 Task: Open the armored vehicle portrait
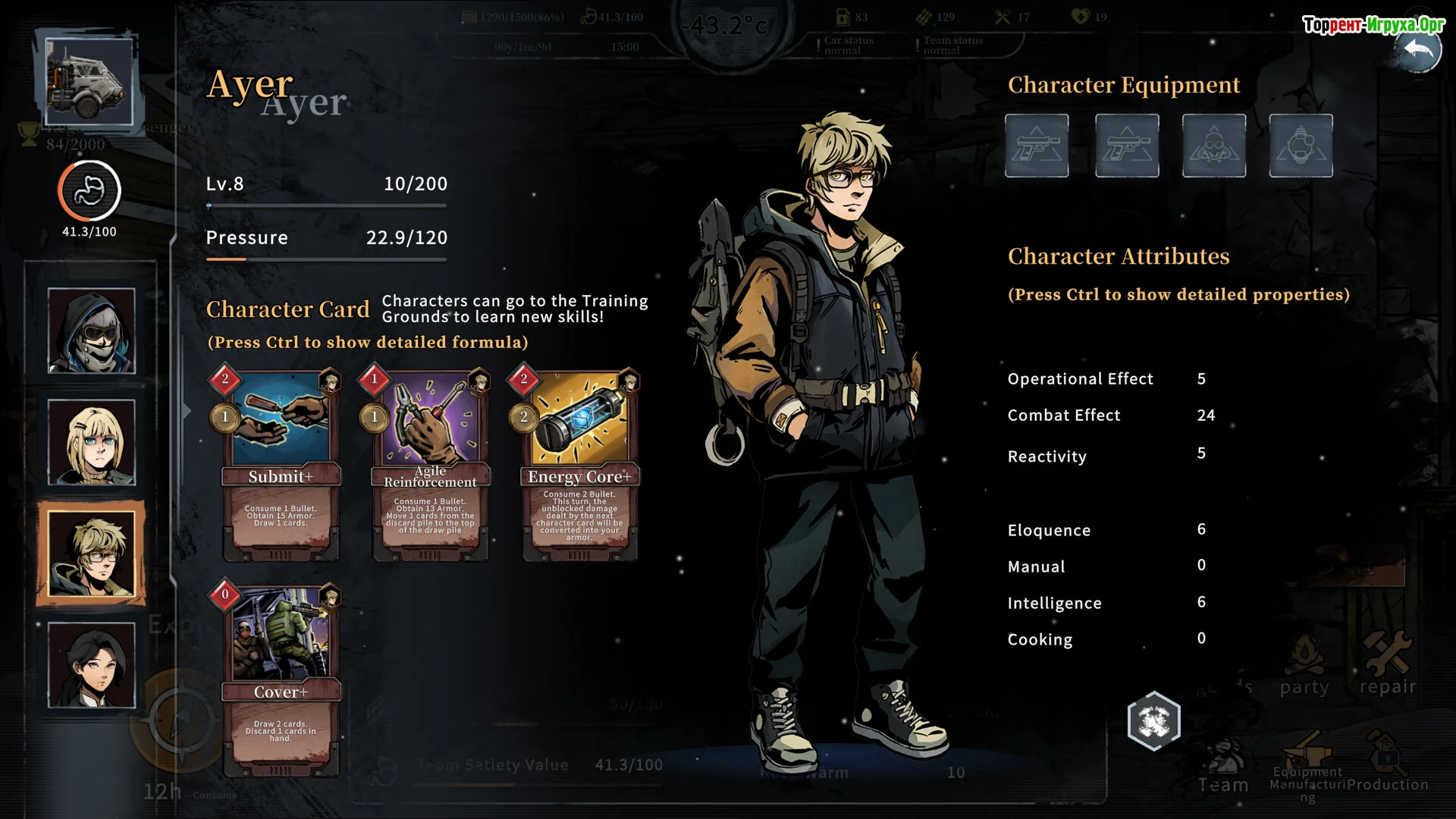[89, 81]
